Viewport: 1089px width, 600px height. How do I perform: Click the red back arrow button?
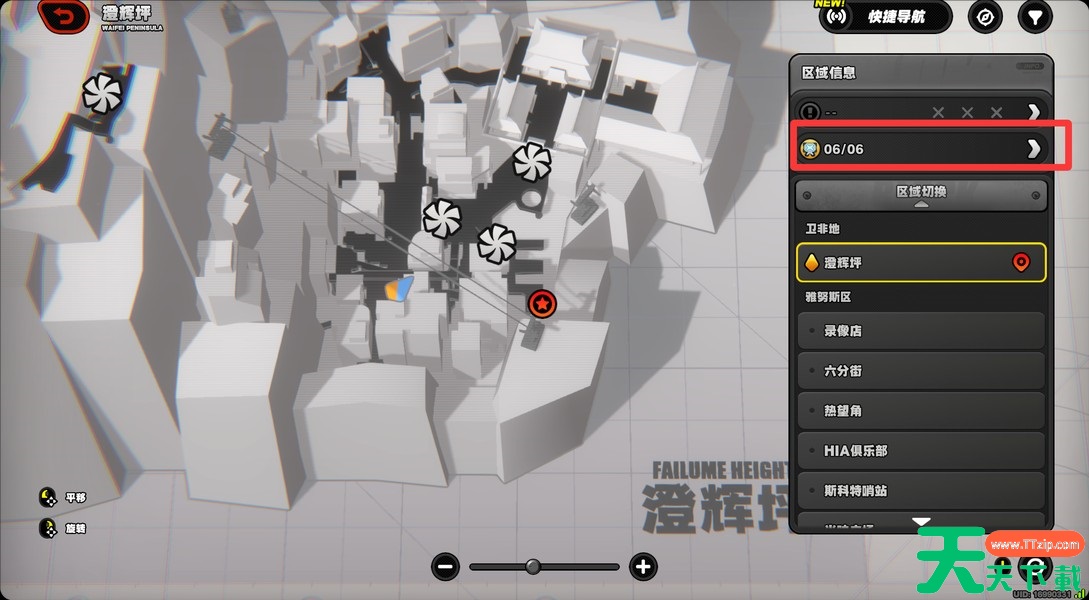click(x=64, y=16)
